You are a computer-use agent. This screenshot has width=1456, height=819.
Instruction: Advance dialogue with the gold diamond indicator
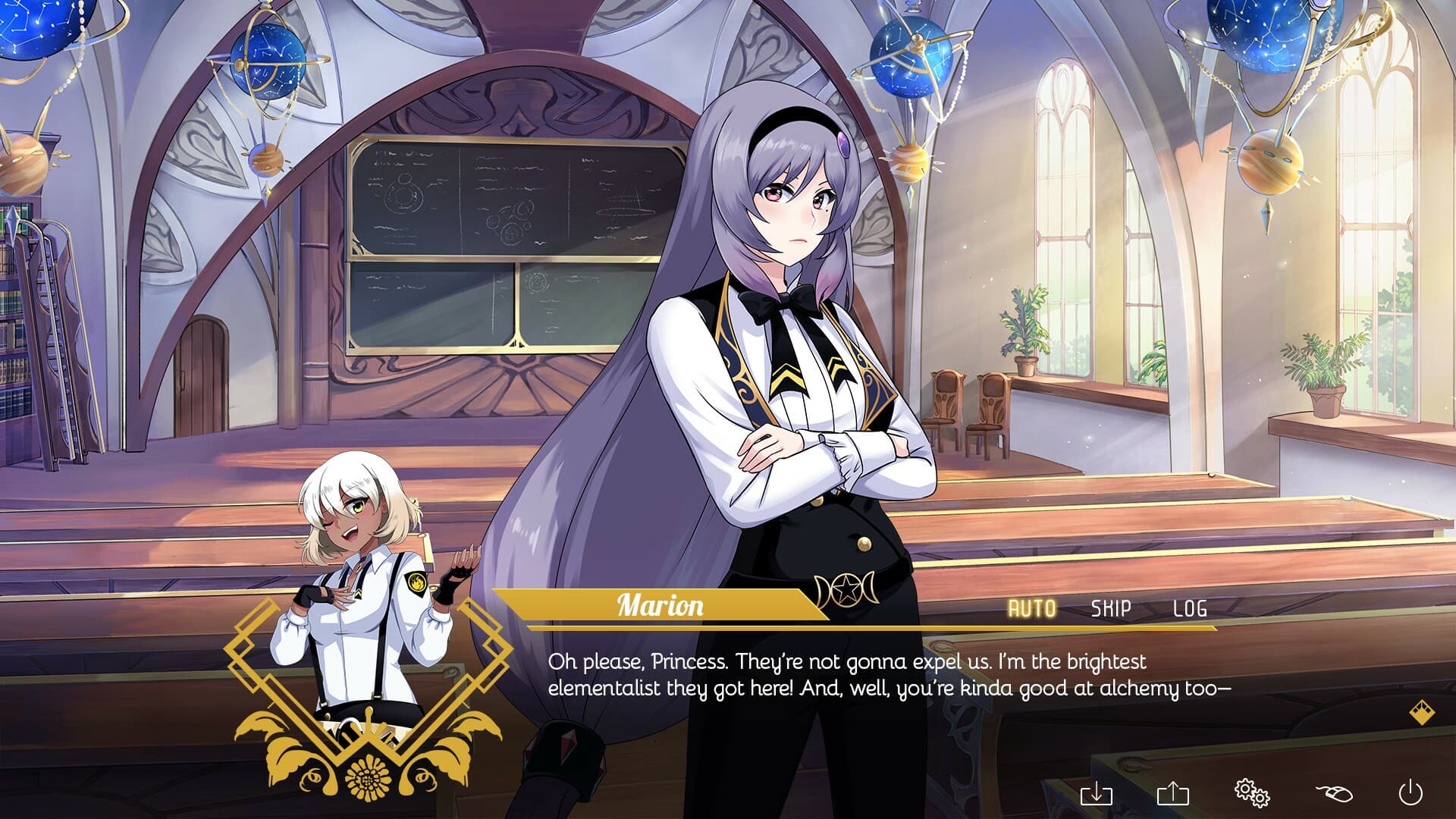1422,713
